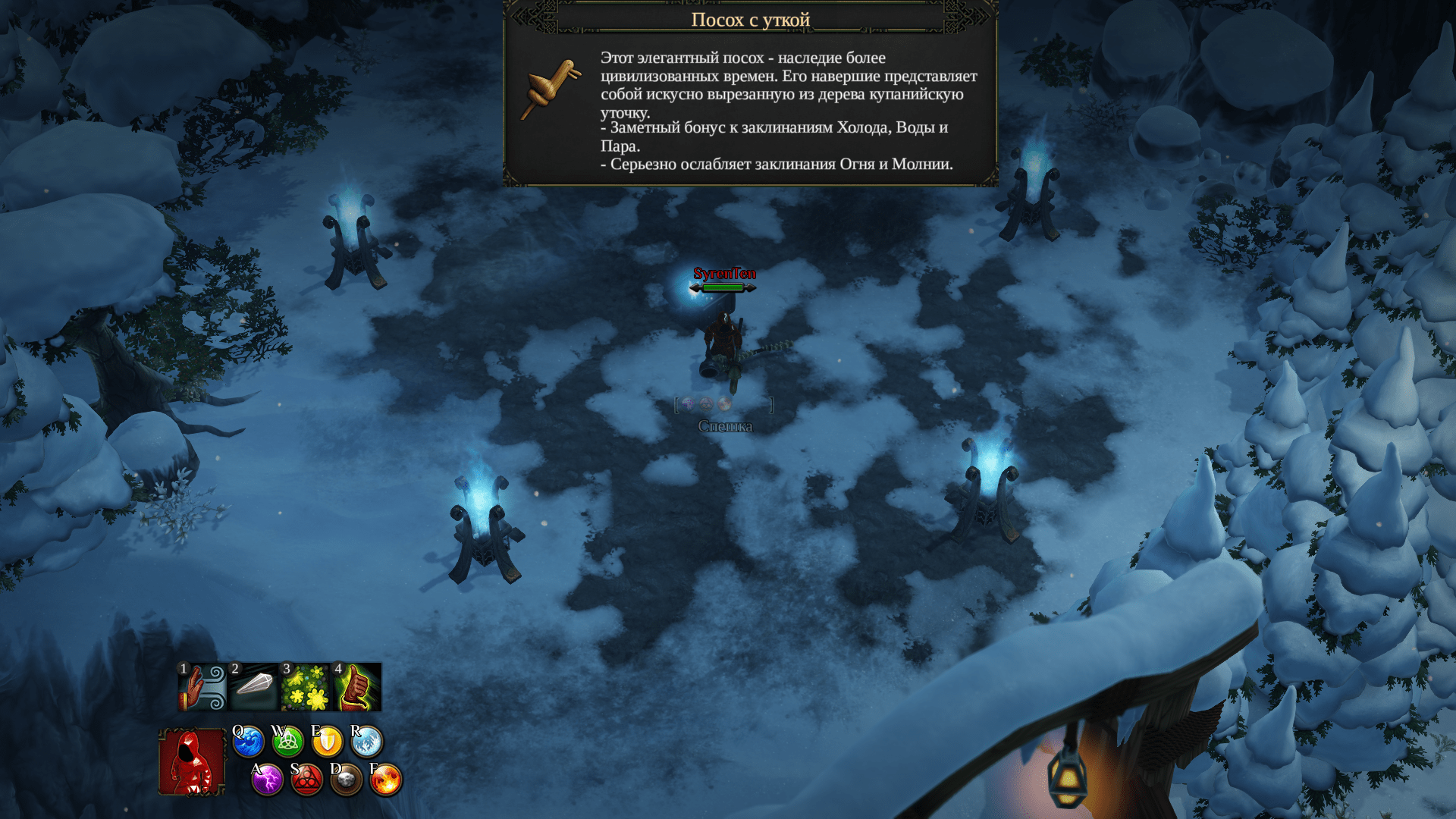Click the red robed wizard portrait
This screenshot has height=819, width=1456.
tap(192, 761)
